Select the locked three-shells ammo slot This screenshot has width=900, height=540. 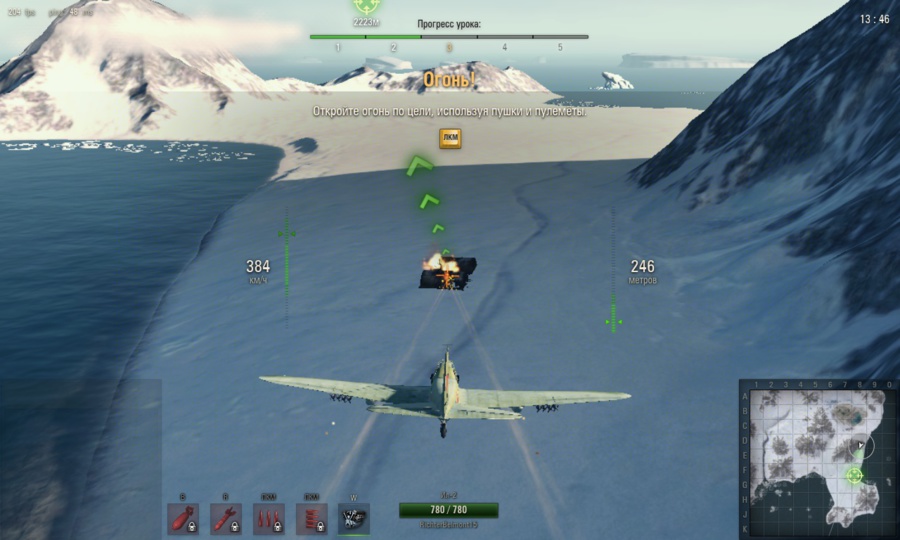[x=269, y=518]
